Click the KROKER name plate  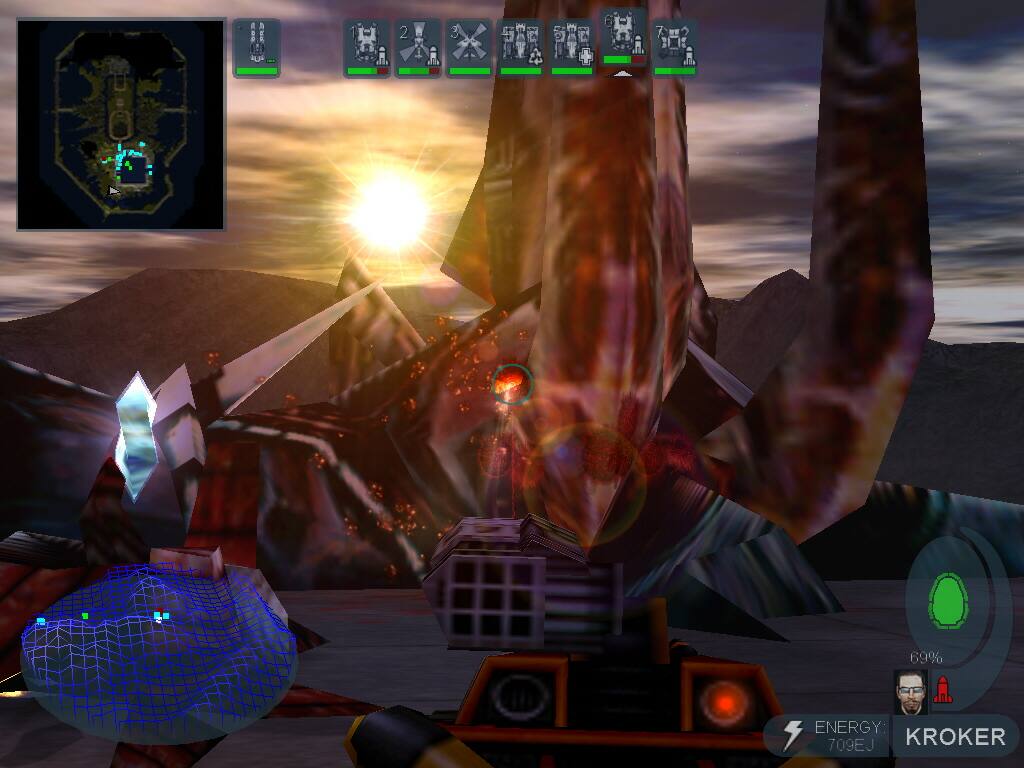click(955, 737)
